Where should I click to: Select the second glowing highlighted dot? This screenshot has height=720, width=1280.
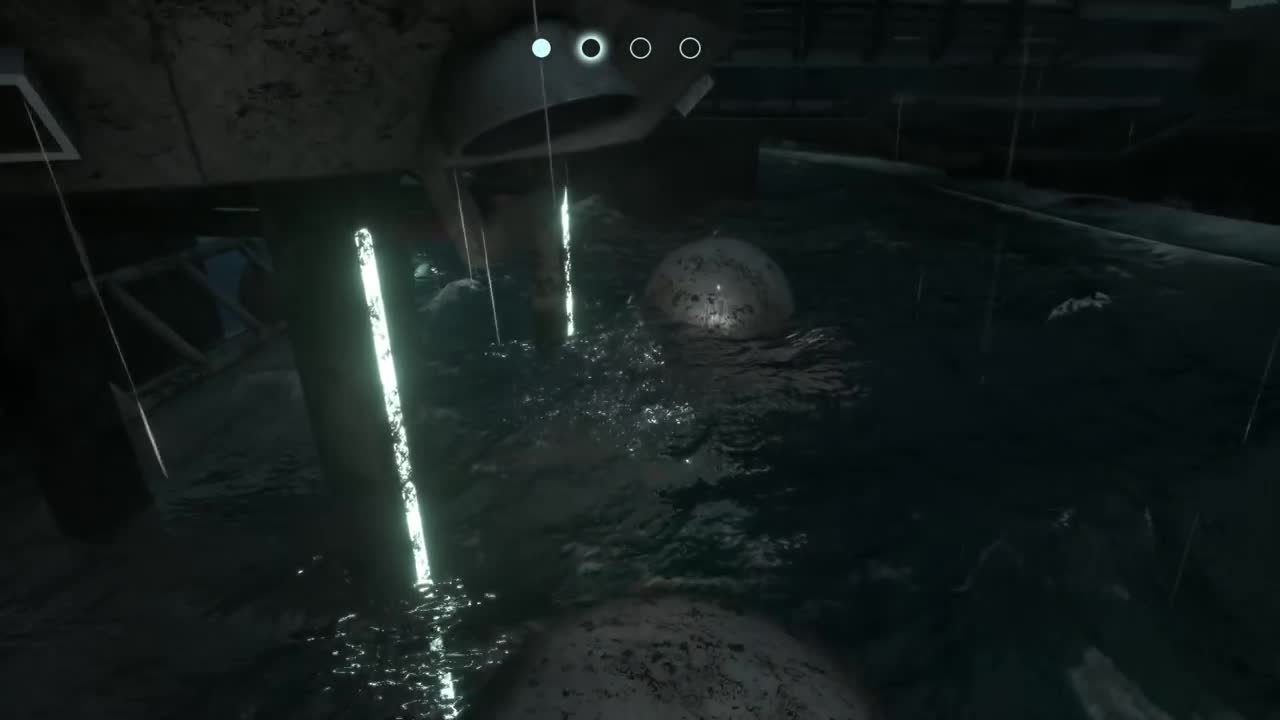591,47
